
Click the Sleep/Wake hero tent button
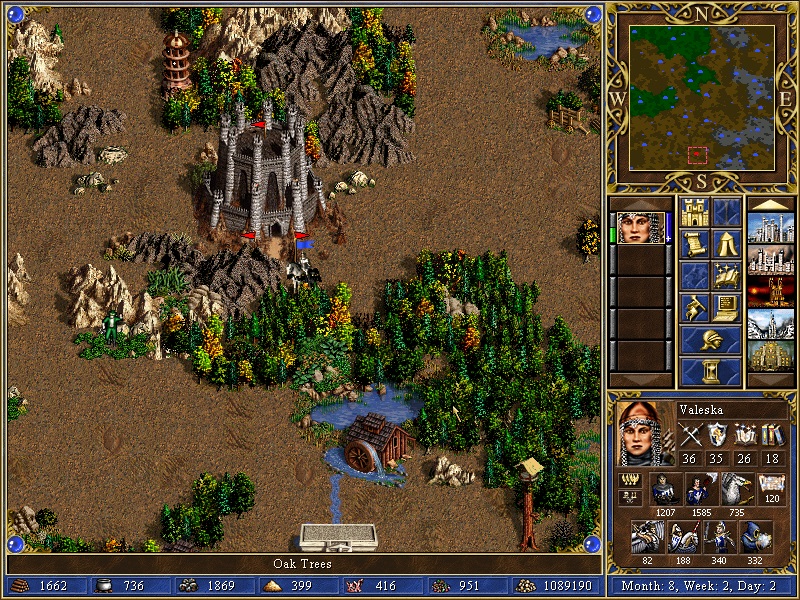click(727, 244)
